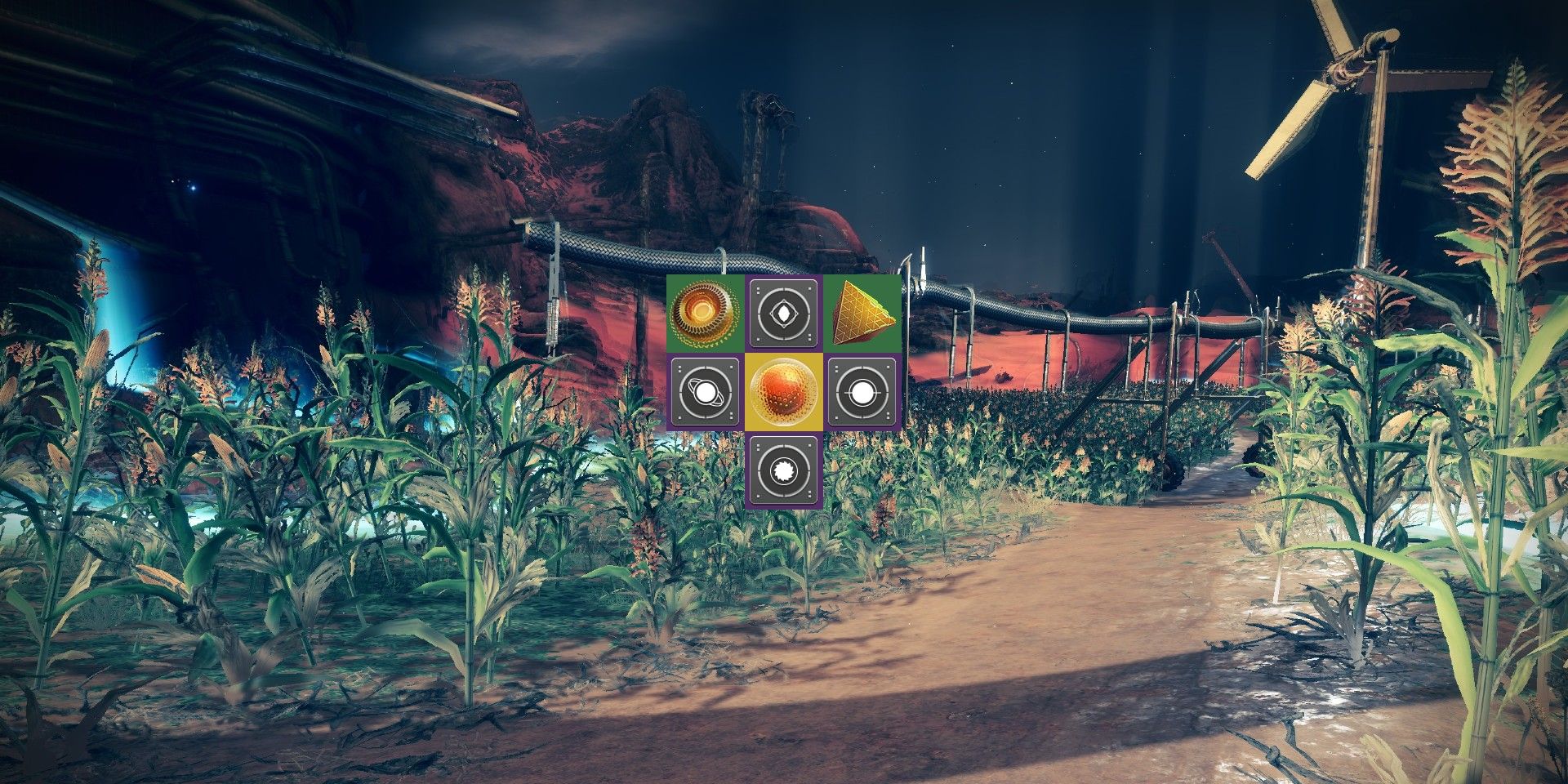Choose the golden pyramid item
The width and height of the screenshot is (1568, 784).
862,314
